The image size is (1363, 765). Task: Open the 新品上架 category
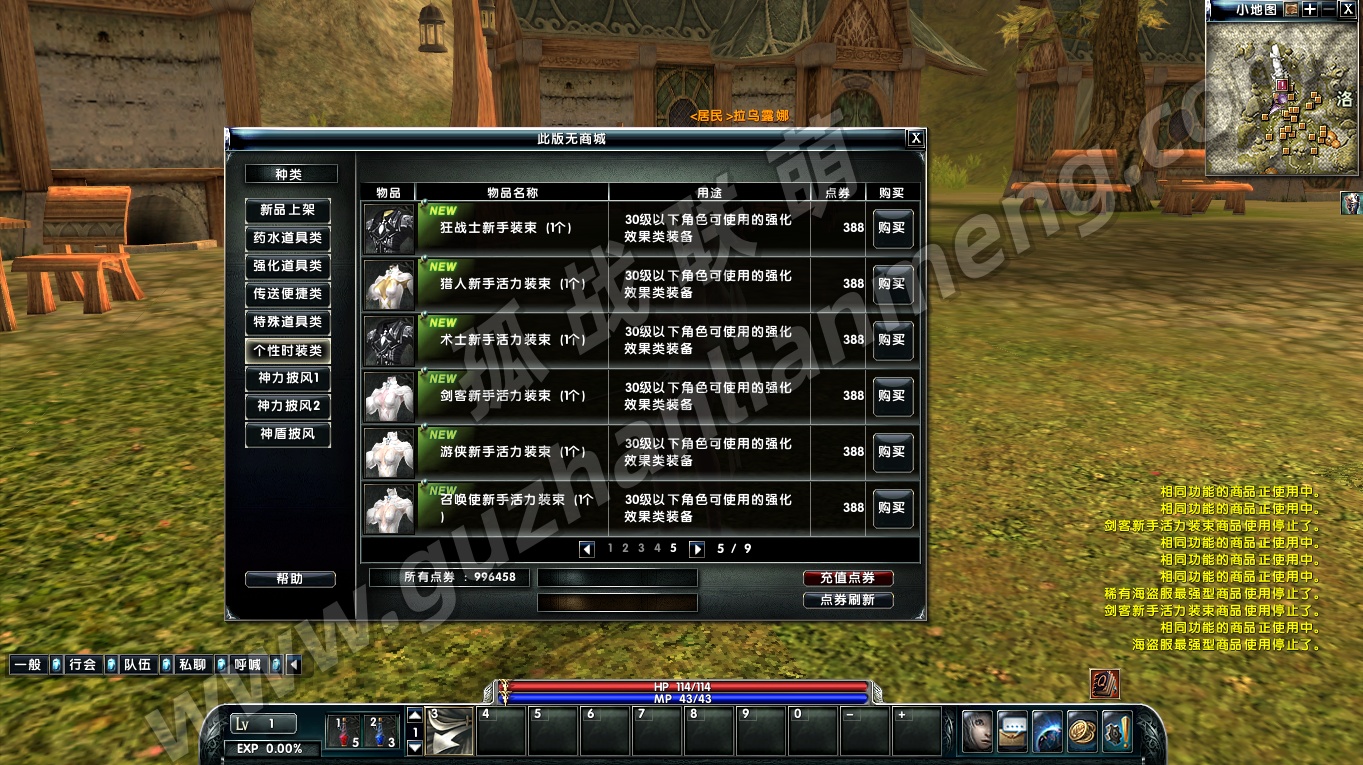tap(288, 210)
